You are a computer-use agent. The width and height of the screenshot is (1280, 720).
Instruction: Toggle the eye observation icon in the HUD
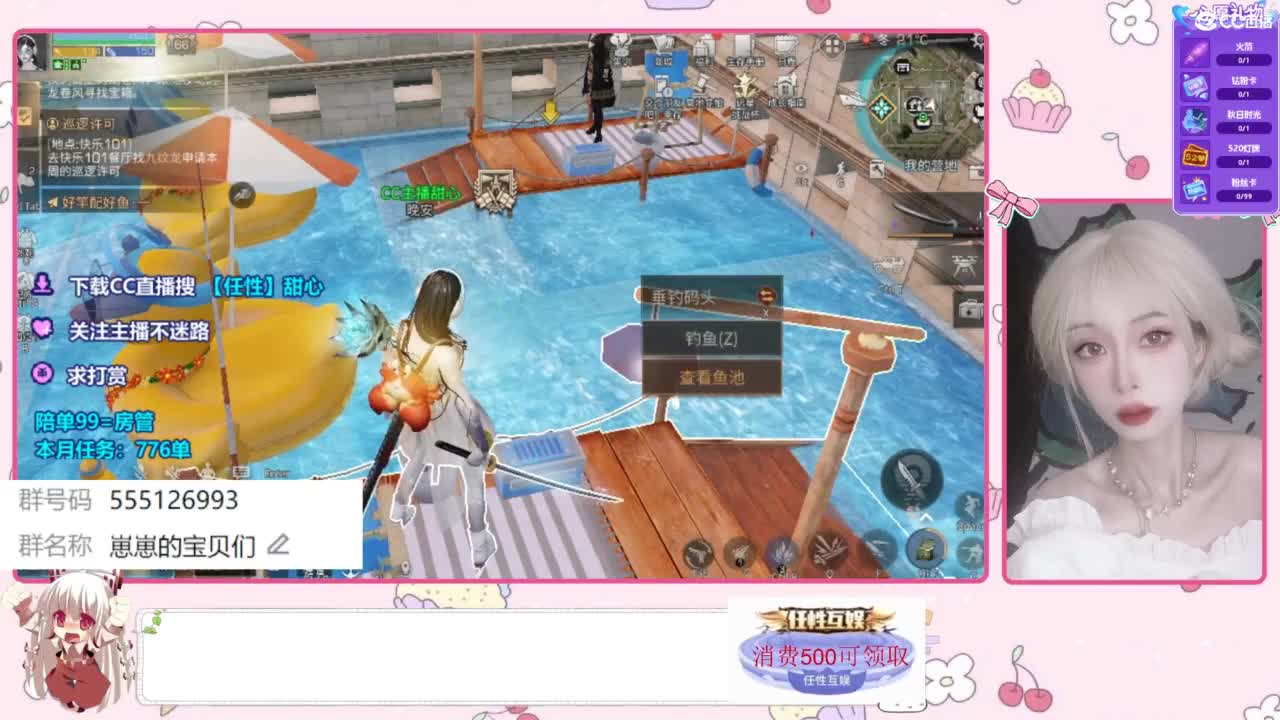pyautogui.click(x=801, y=169)
